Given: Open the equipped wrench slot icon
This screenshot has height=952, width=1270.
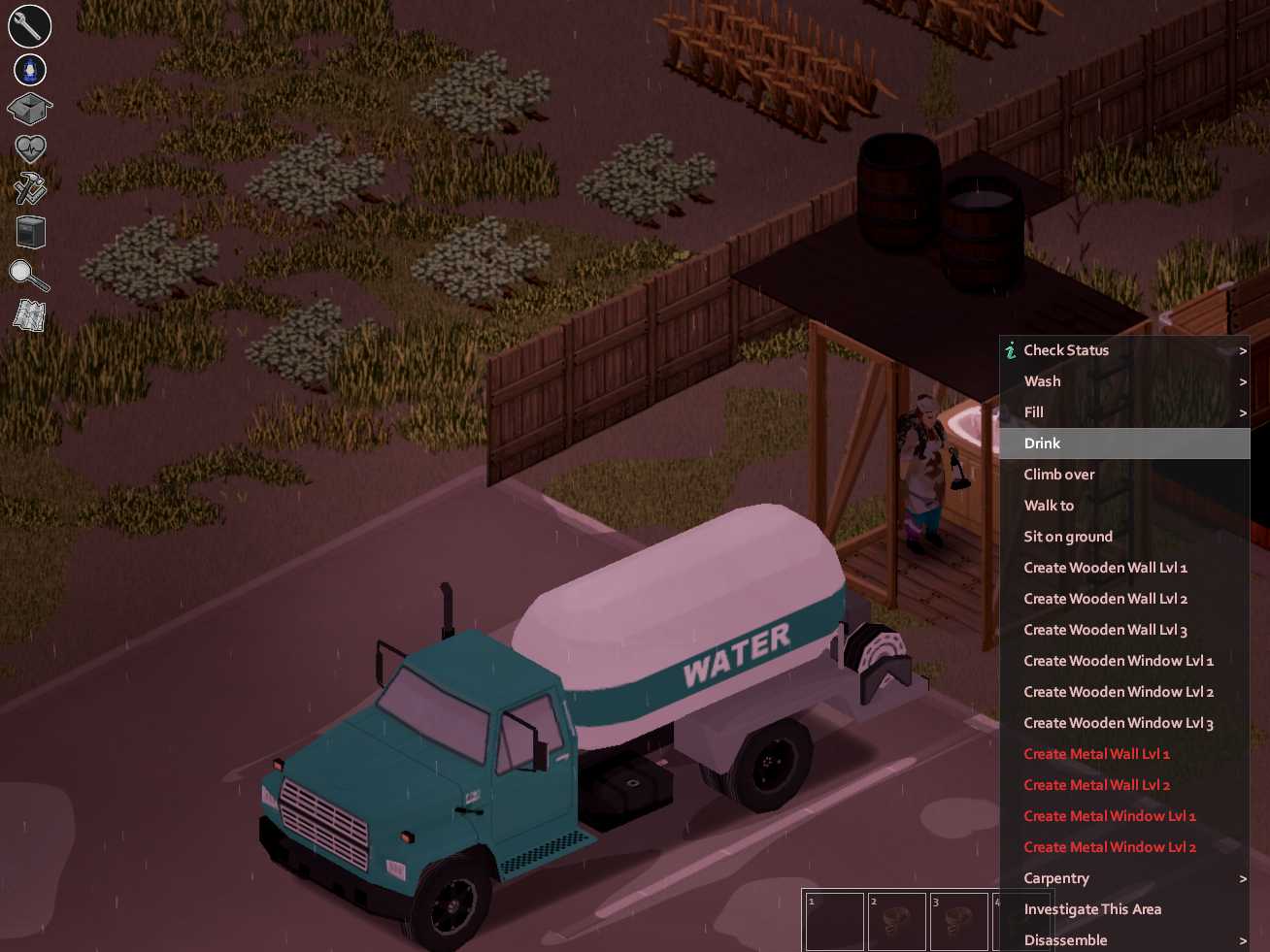Looking at the screenshot, I should 28,26.
